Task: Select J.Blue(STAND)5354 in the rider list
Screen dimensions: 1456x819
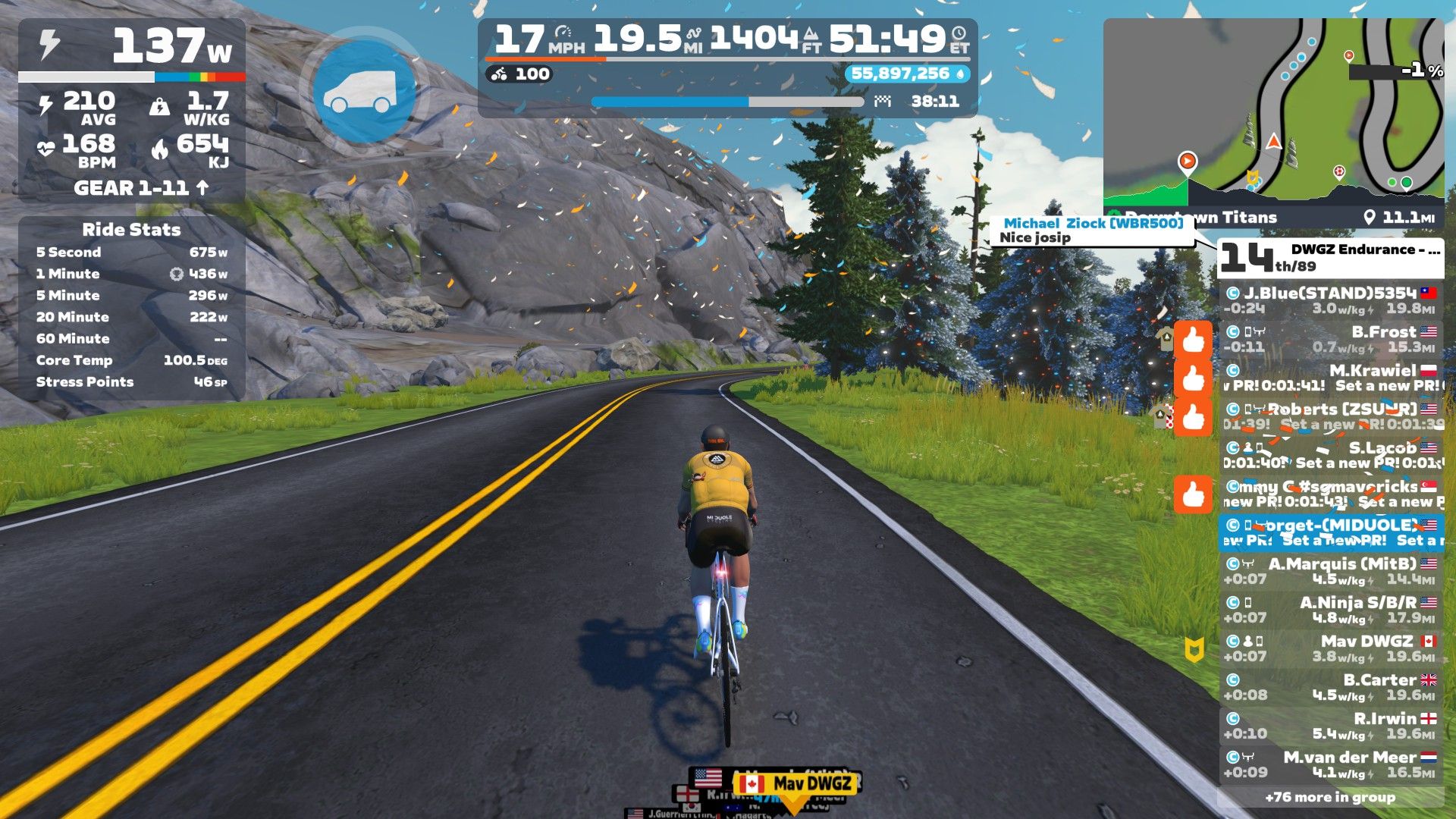Action: (x=1332, y=300)
